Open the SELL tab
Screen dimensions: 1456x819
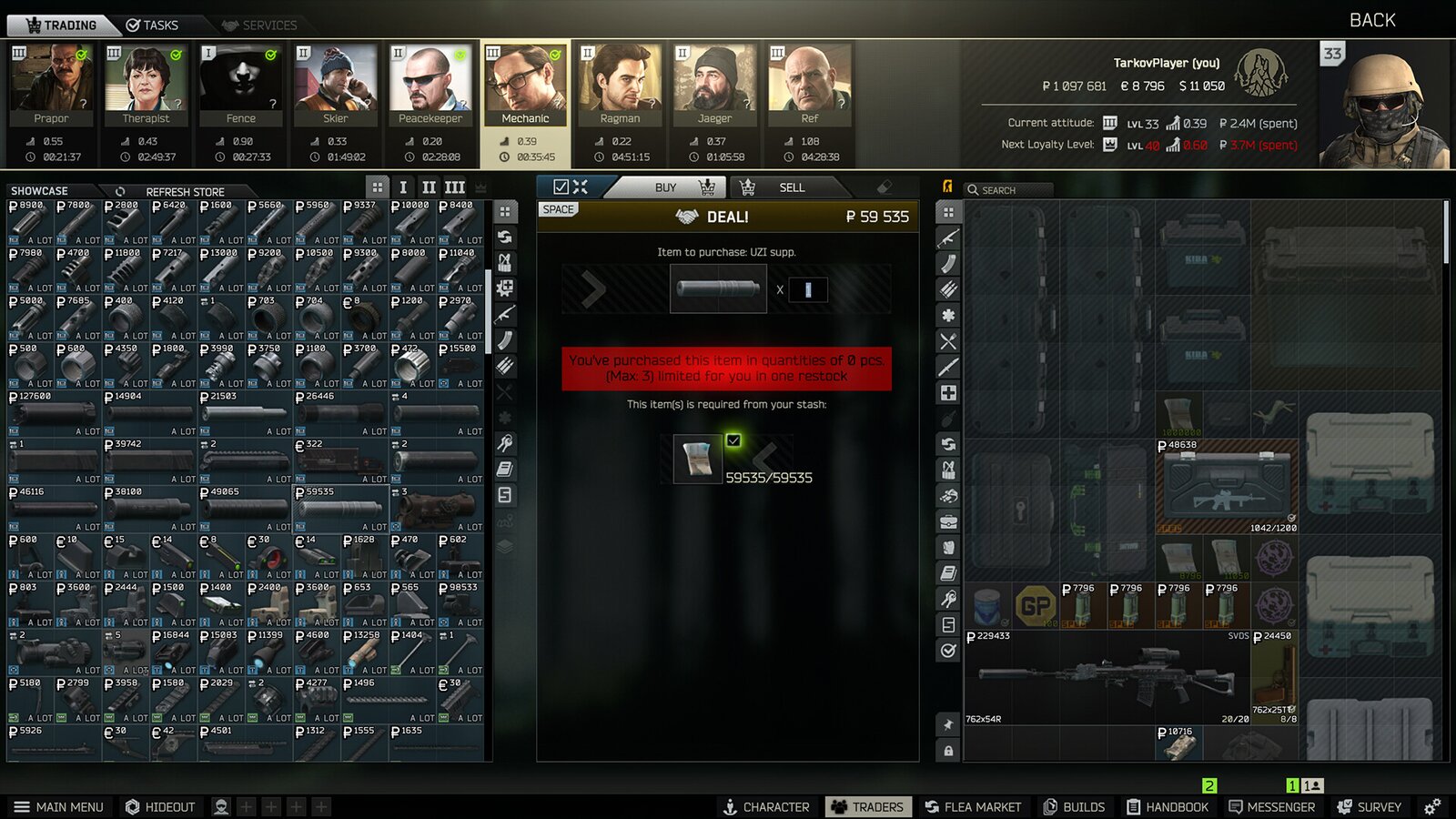792,187
